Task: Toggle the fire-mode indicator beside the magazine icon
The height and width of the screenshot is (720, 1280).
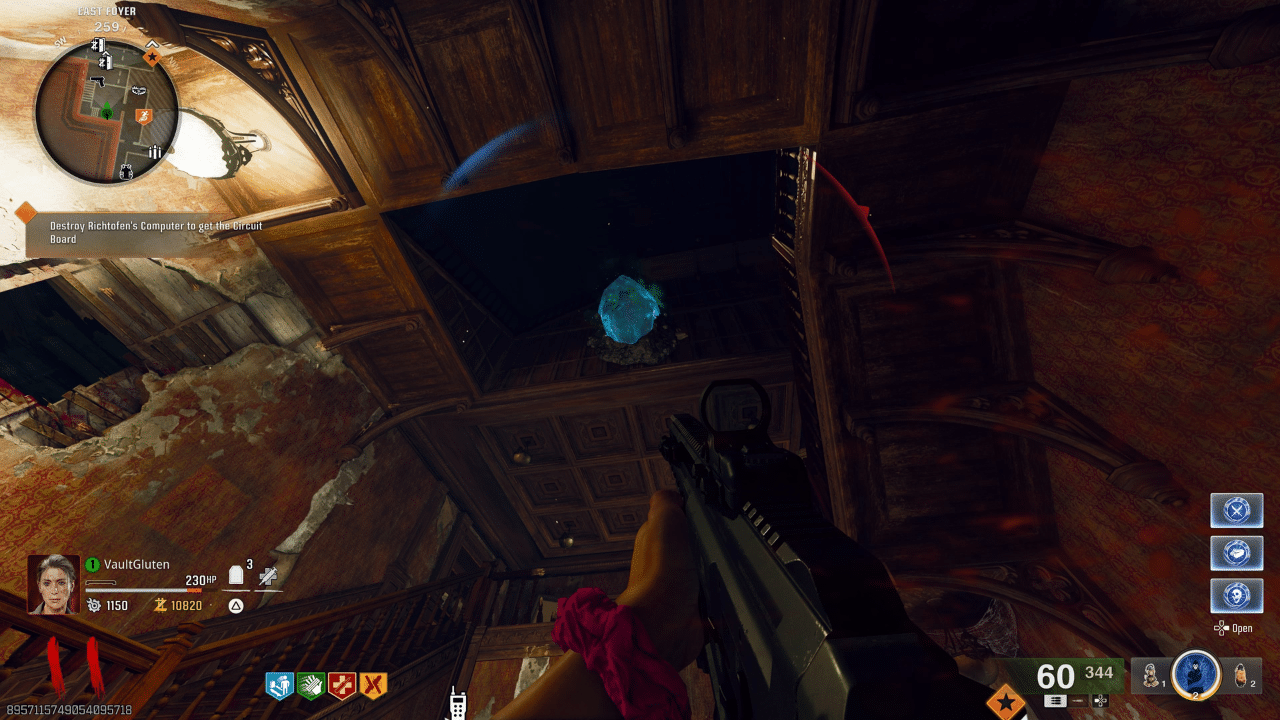Action: (1078, 702)
